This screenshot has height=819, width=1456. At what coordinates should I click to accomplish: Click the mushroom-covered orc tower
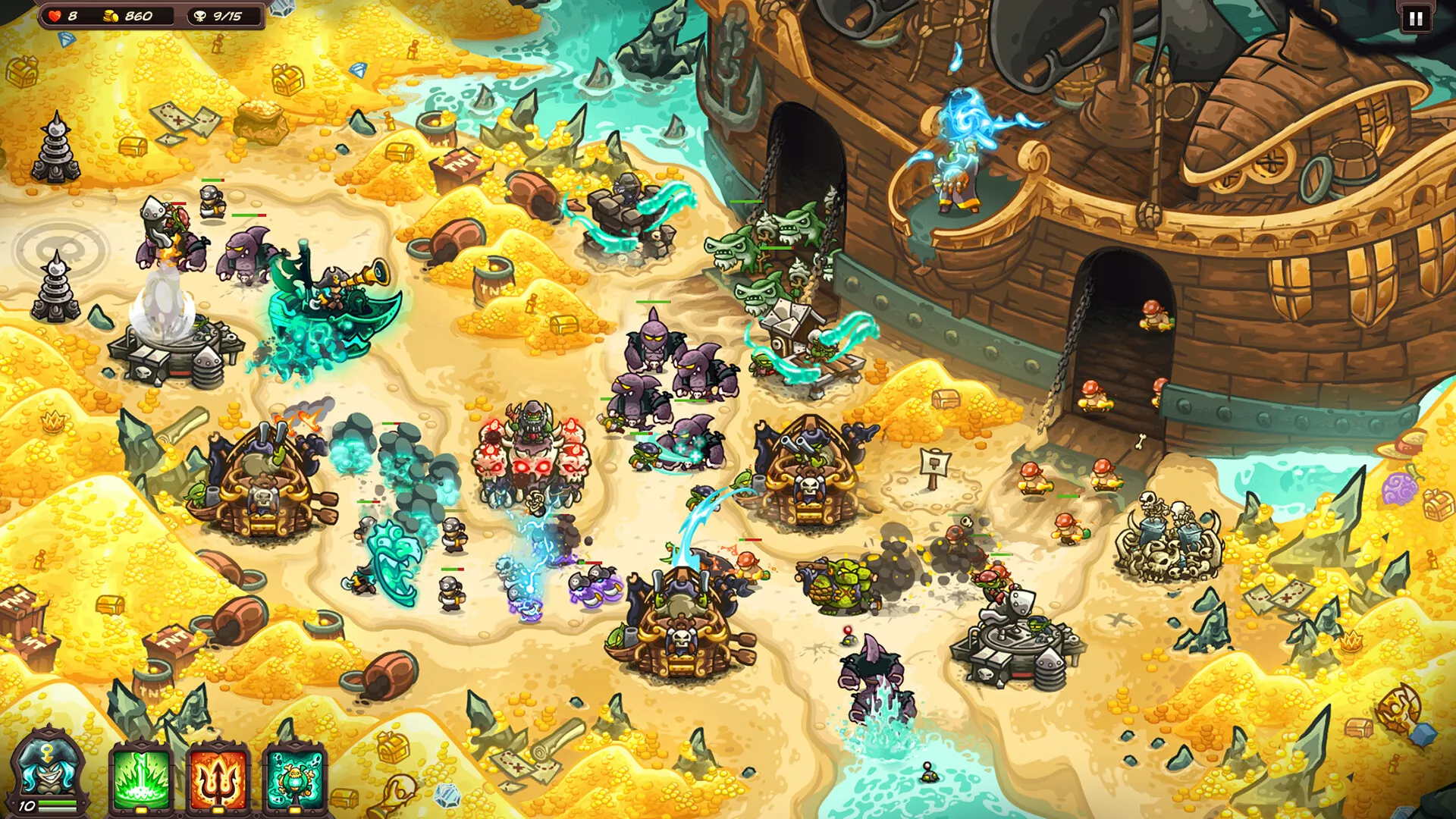531,455
